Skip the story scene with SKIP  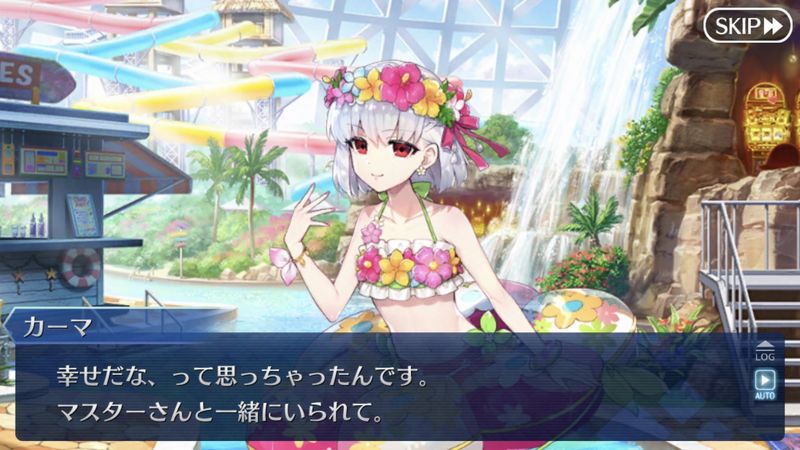(747, 26)
